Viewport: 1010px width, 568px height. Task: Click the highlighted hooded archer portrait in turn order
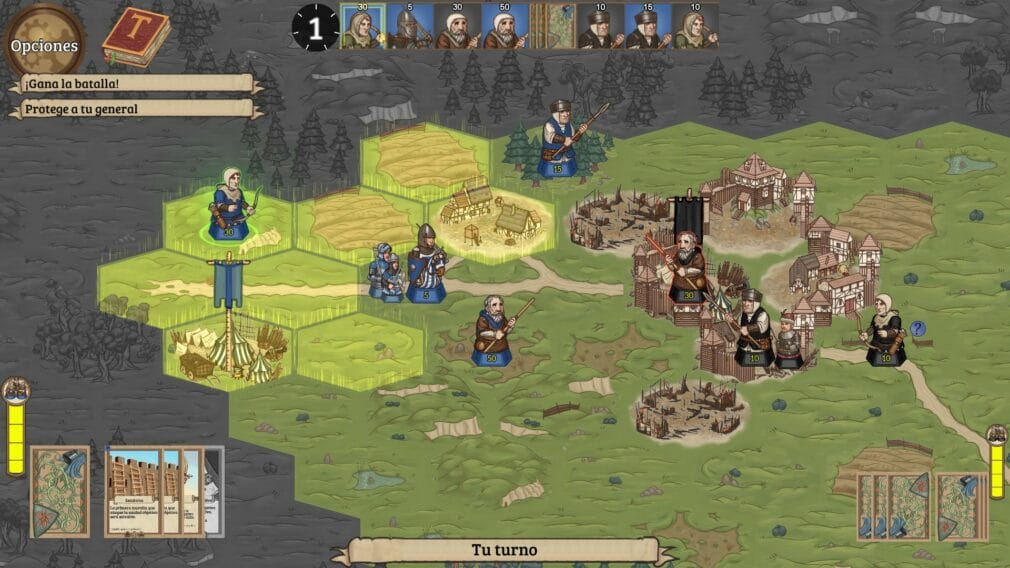(358, 27)
